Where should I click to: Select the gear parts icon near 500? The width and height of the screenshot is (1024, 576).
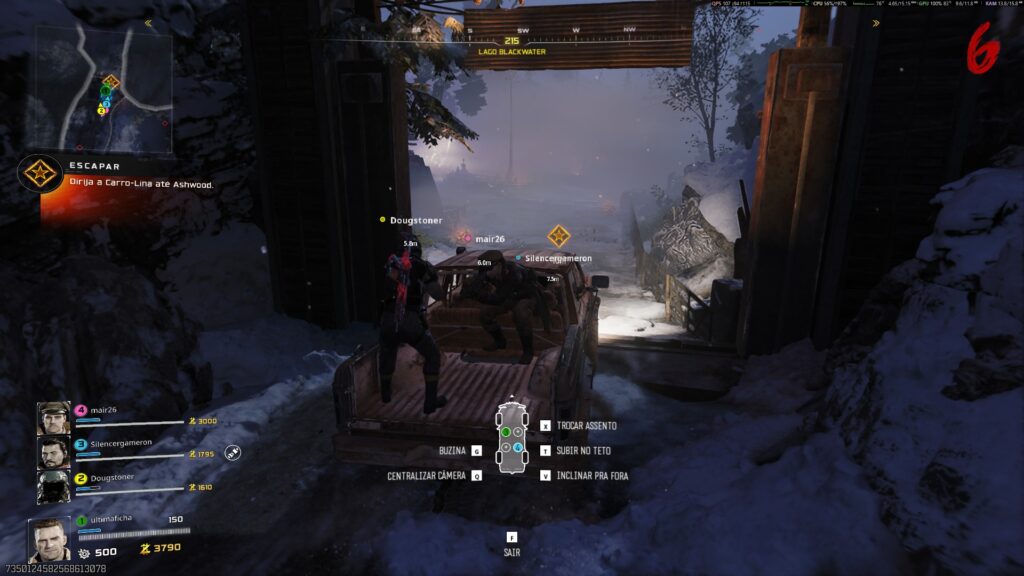pos(84,552)
